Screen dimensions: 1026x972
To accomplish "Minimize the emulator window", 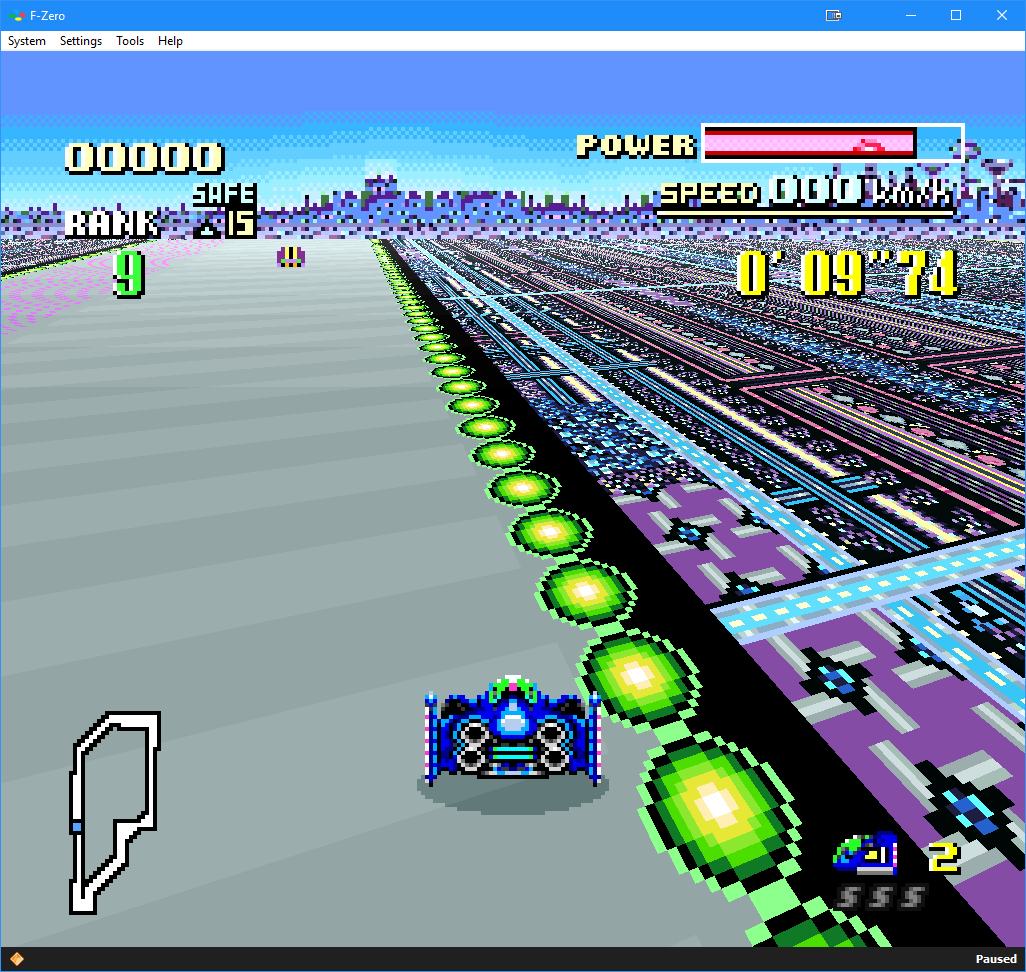I will coord(910,15).
